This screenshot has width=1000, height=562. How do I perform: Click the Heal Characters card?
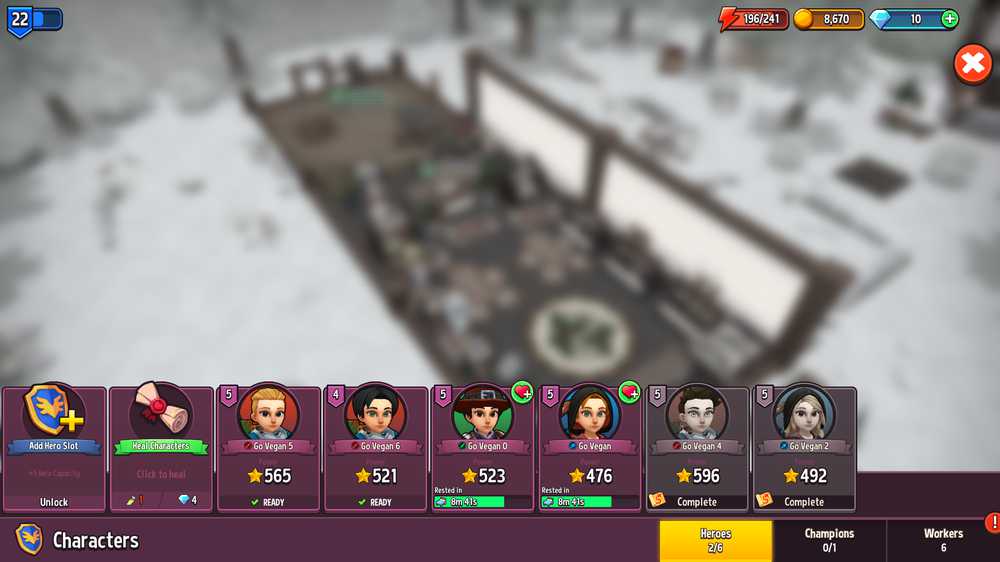tap(160, 448)
